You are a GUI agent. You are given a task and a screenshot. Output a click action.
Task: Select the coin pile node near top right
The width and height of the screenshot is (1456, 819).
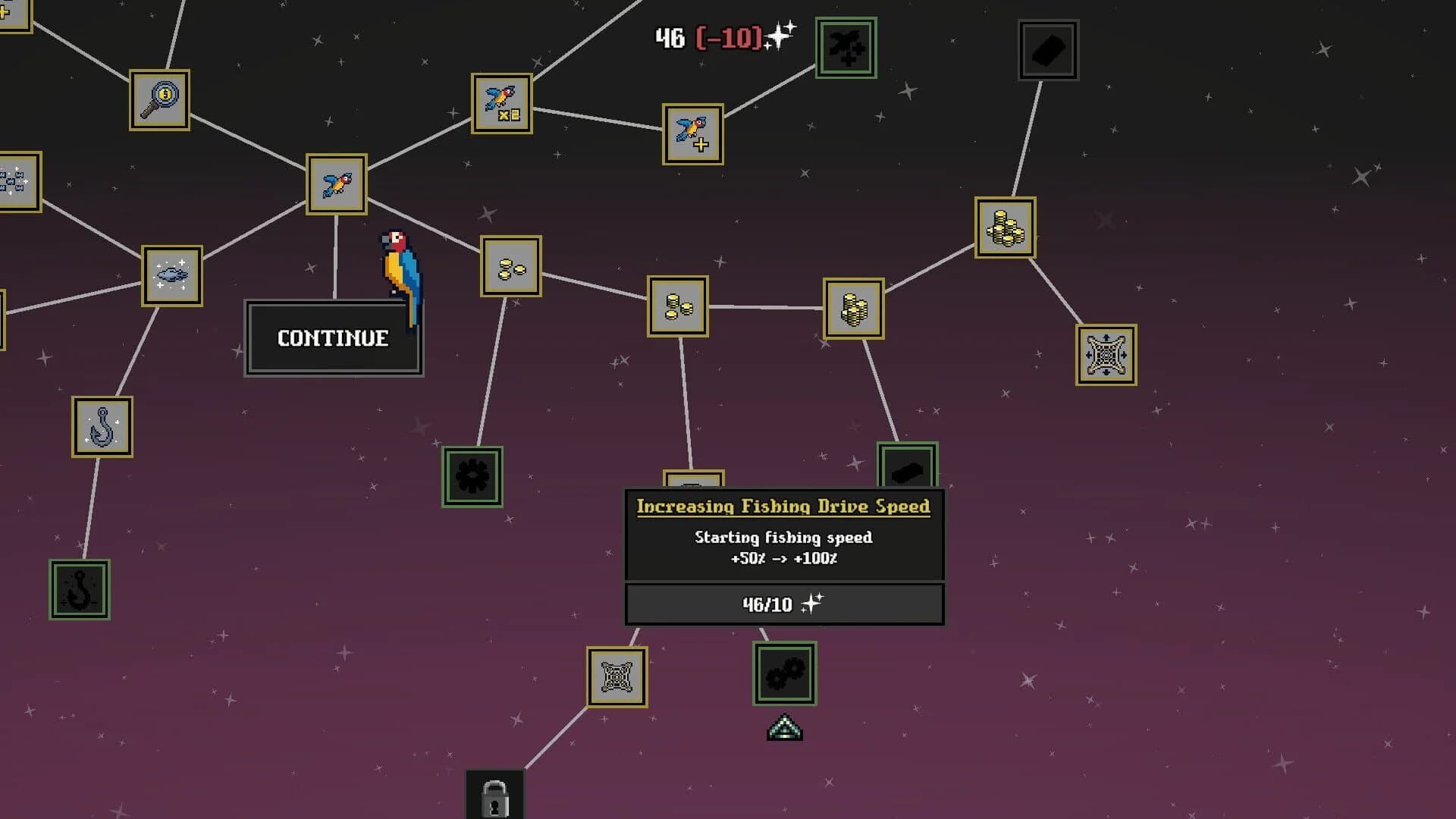(1004, 227)
